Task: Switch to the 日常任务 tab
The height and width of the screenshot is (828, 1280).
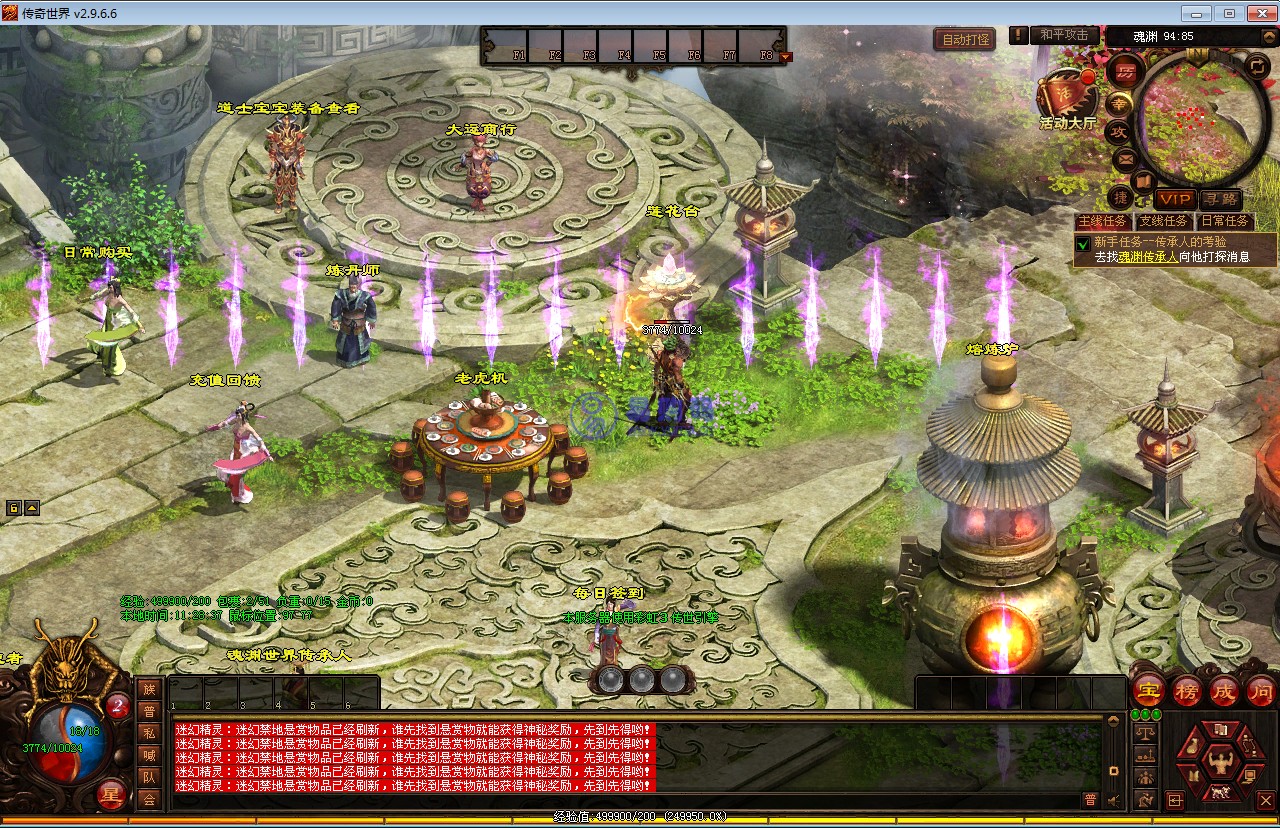Action: (1224, 222)
